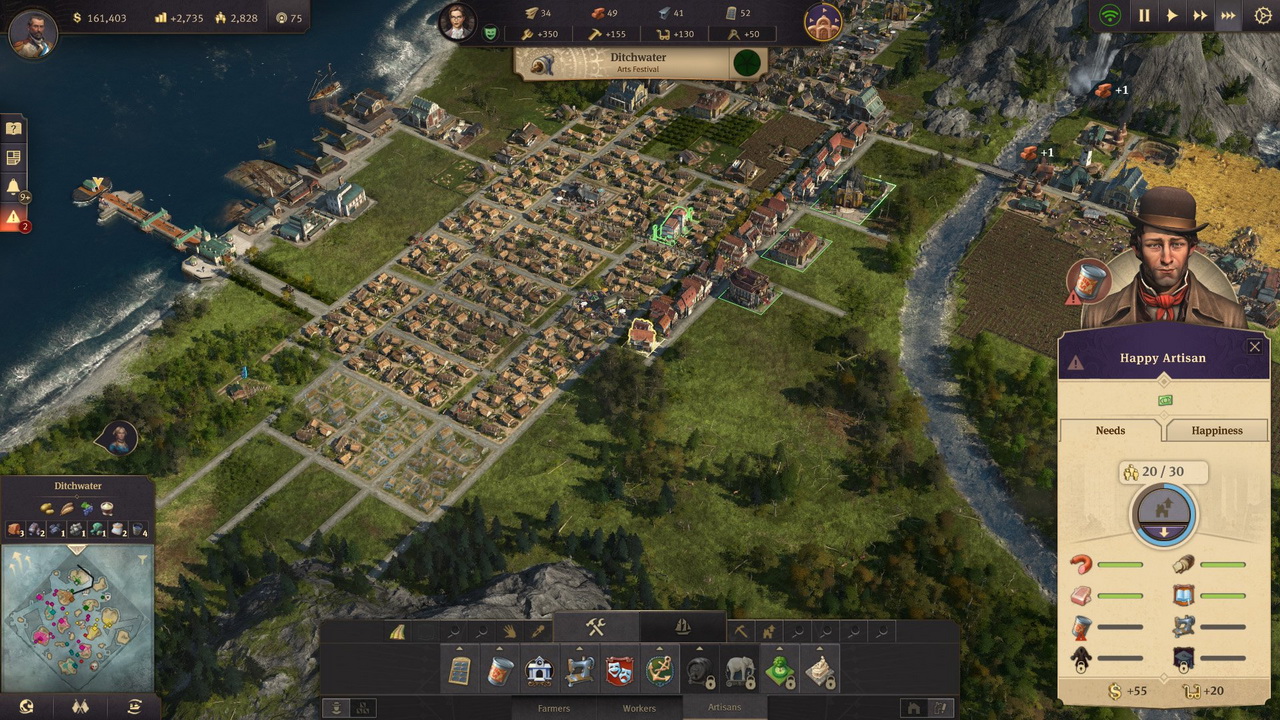1280x720 pixels.
Task: Open the help book with question mark
Action: click(14, 128)
